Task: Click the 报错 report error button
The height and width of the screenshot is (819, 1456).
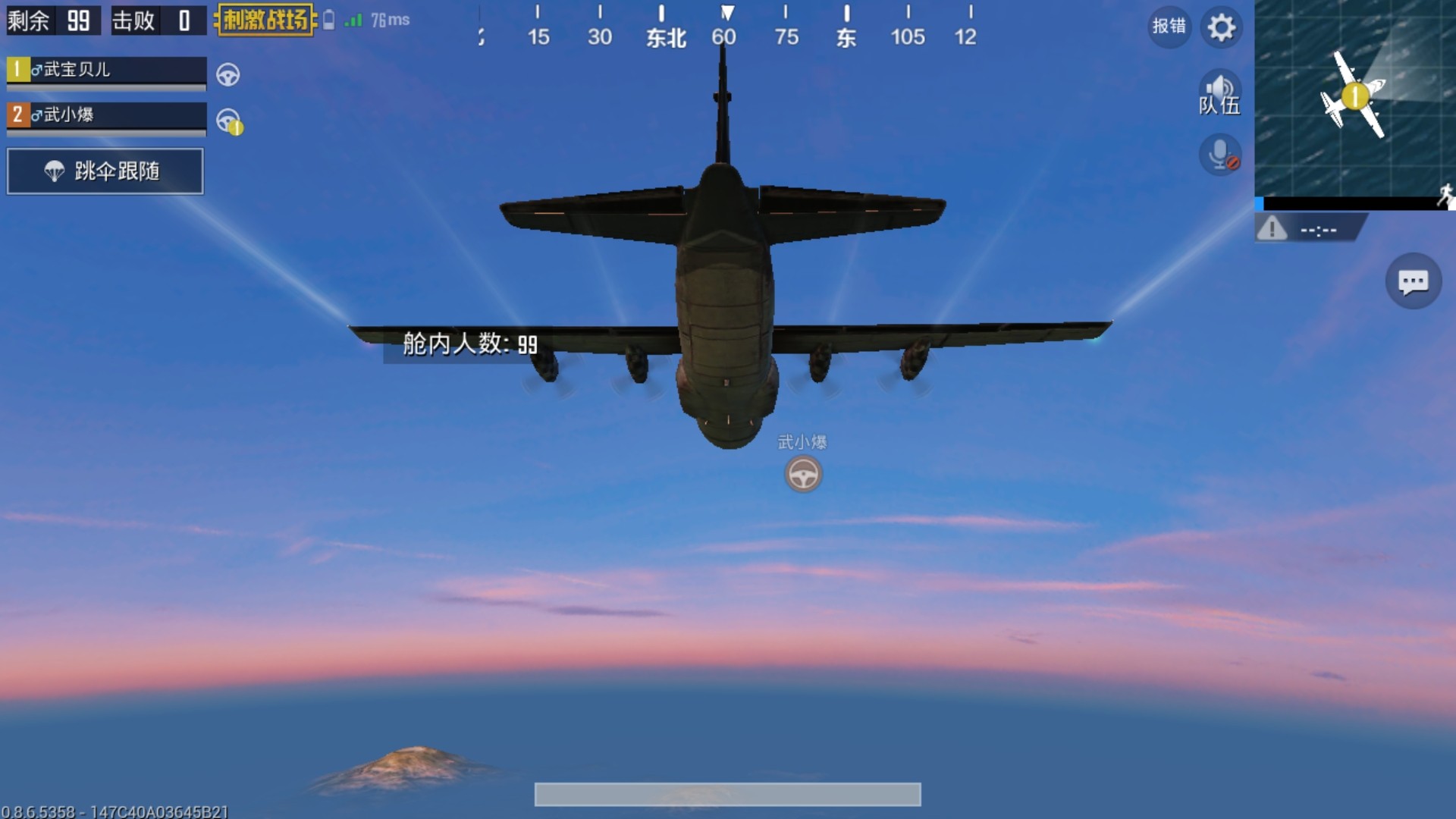Action: [1169, 27]
